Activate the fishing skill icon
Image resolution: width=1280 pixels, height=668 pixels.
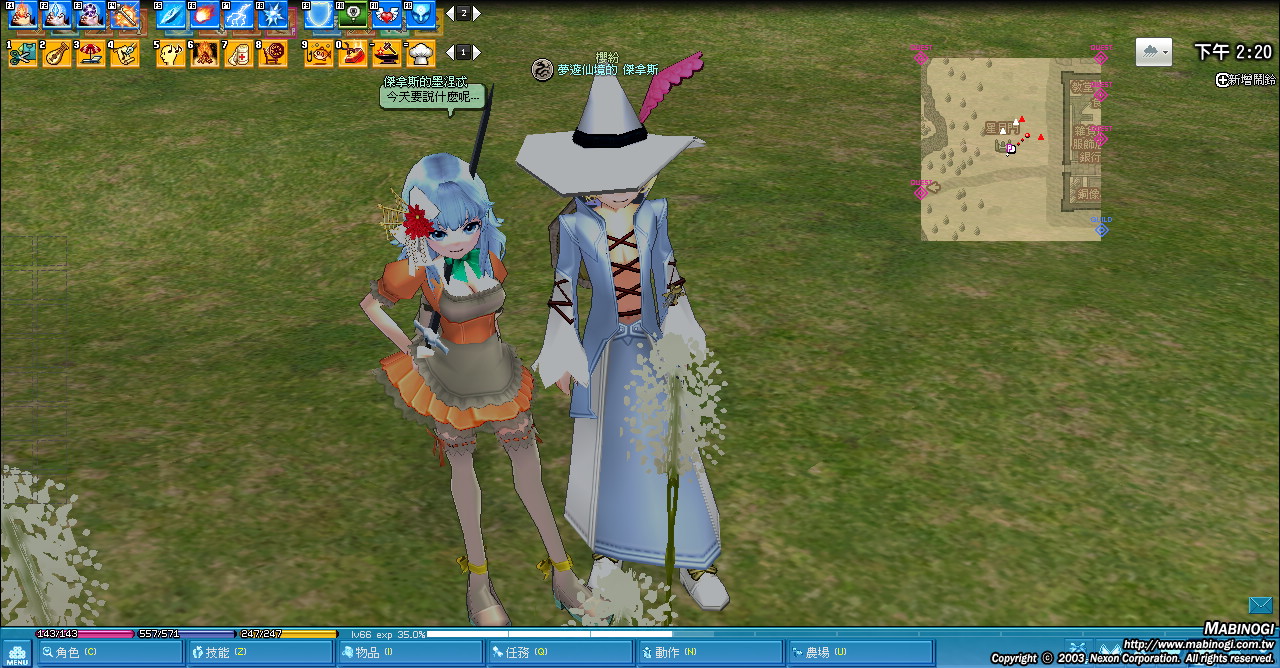pyautogui.click(x=319, y=53)
